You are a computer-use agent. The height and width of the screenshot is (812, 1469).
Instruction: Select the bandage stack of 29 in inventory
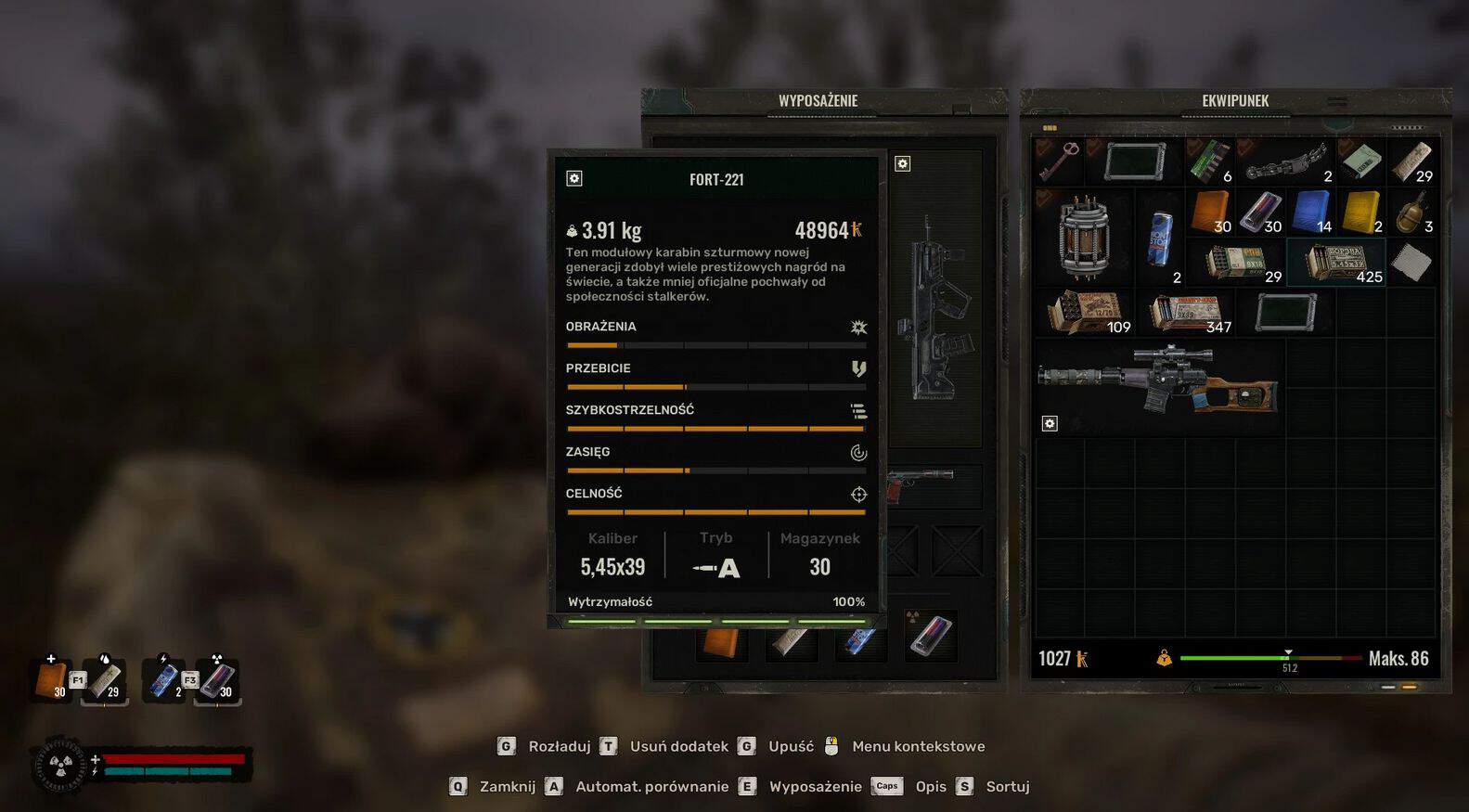(x=1411, y=161)
